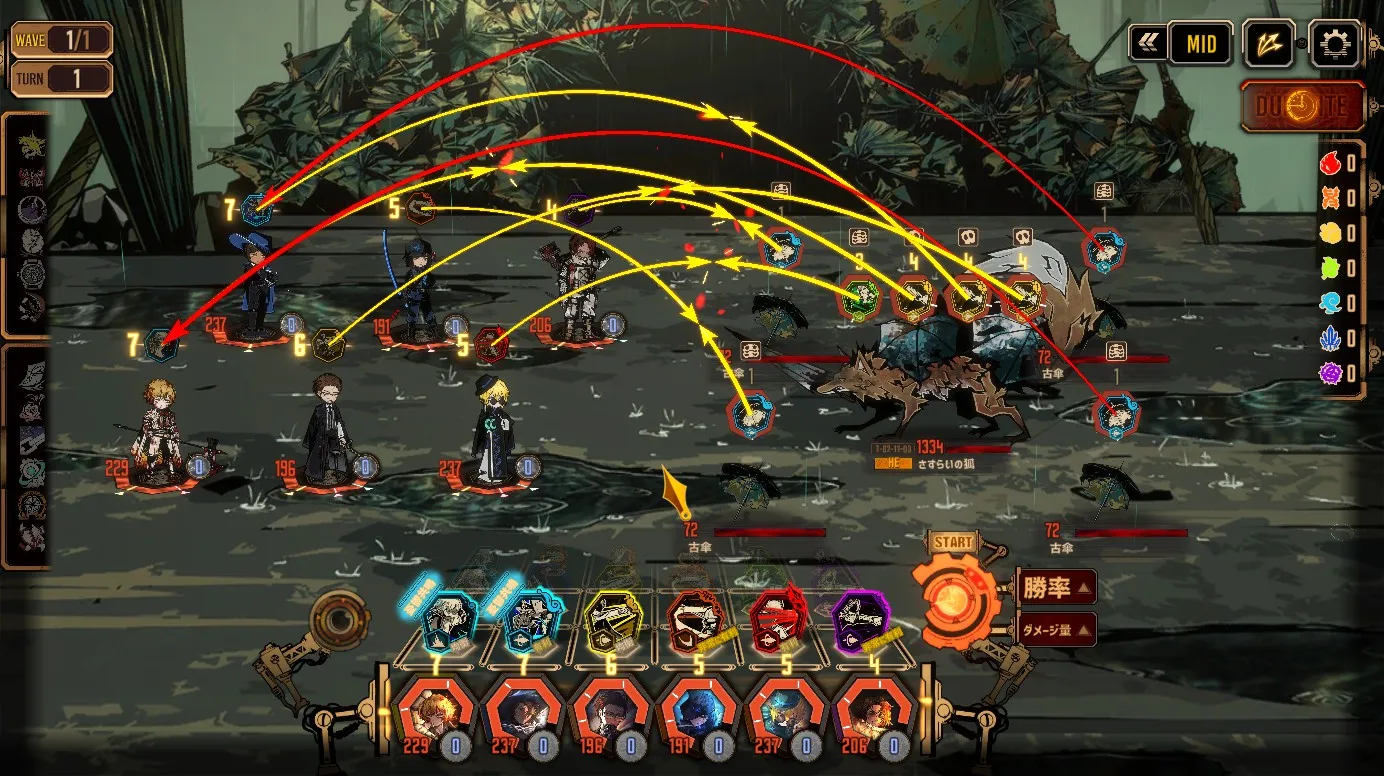Toggle the yellow triple-arrow targeting button
This screenshot has width=1384, height=776.
[x=1269, y=44]
